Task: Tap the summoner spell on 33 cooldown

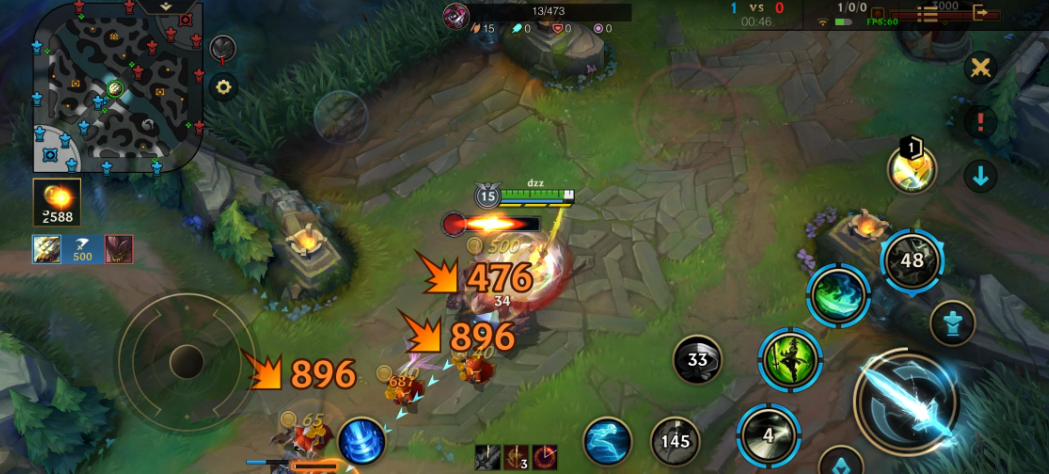Action: [698, 359]
